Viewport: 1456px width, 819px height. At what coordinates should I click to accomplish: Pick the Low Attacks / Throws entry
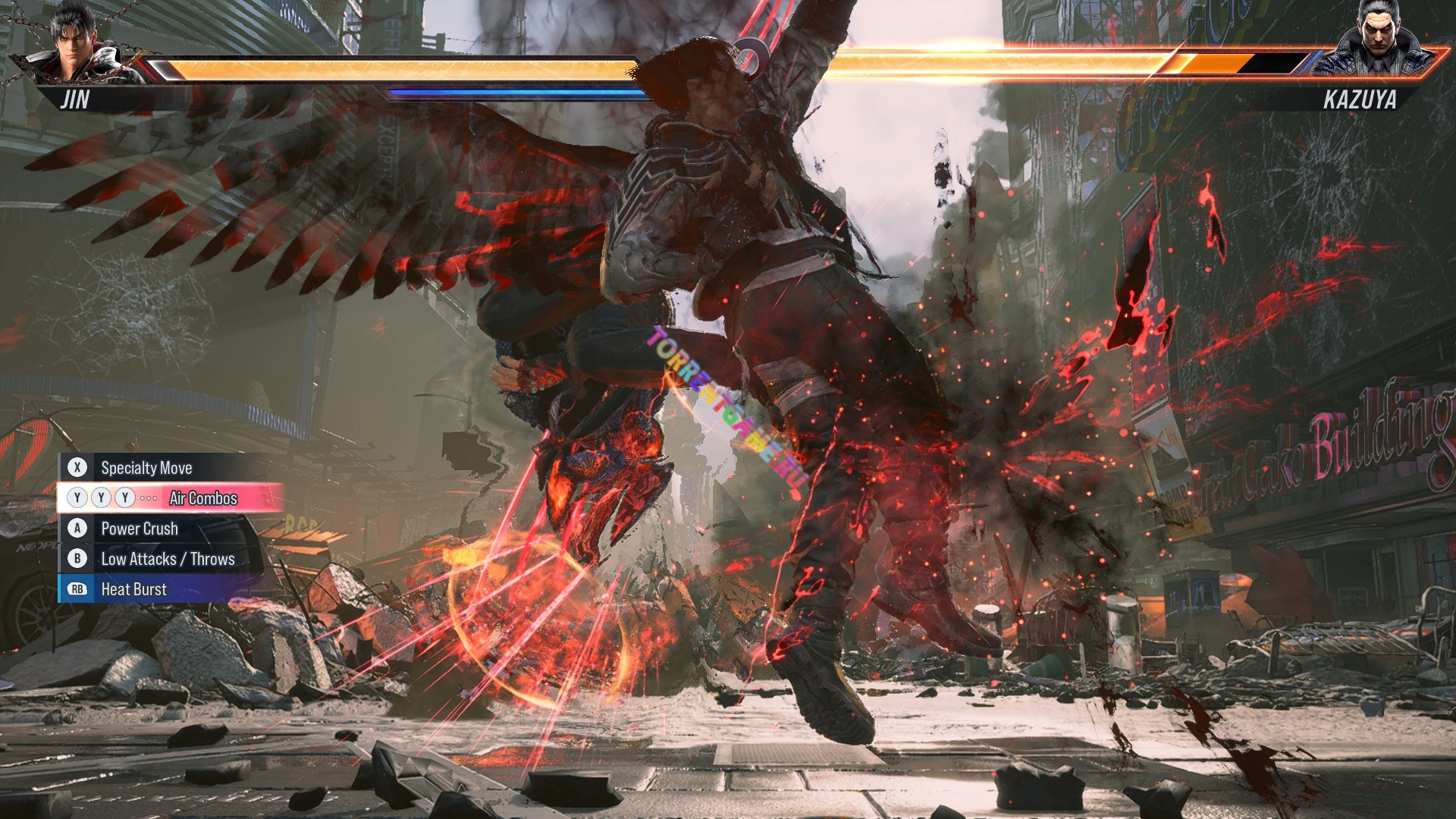click(168, 559)
